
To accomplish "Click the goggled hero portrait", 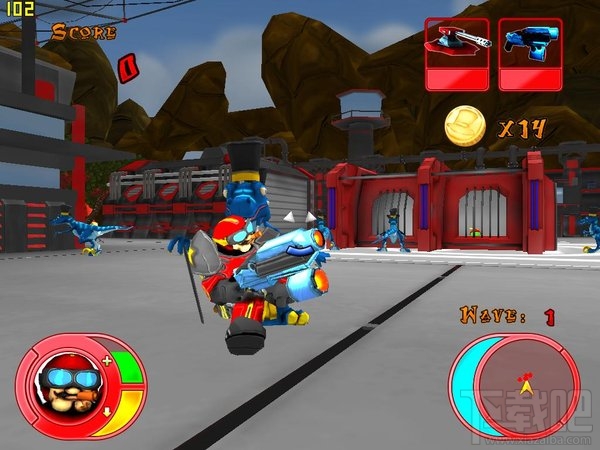I will click(64, 384).
